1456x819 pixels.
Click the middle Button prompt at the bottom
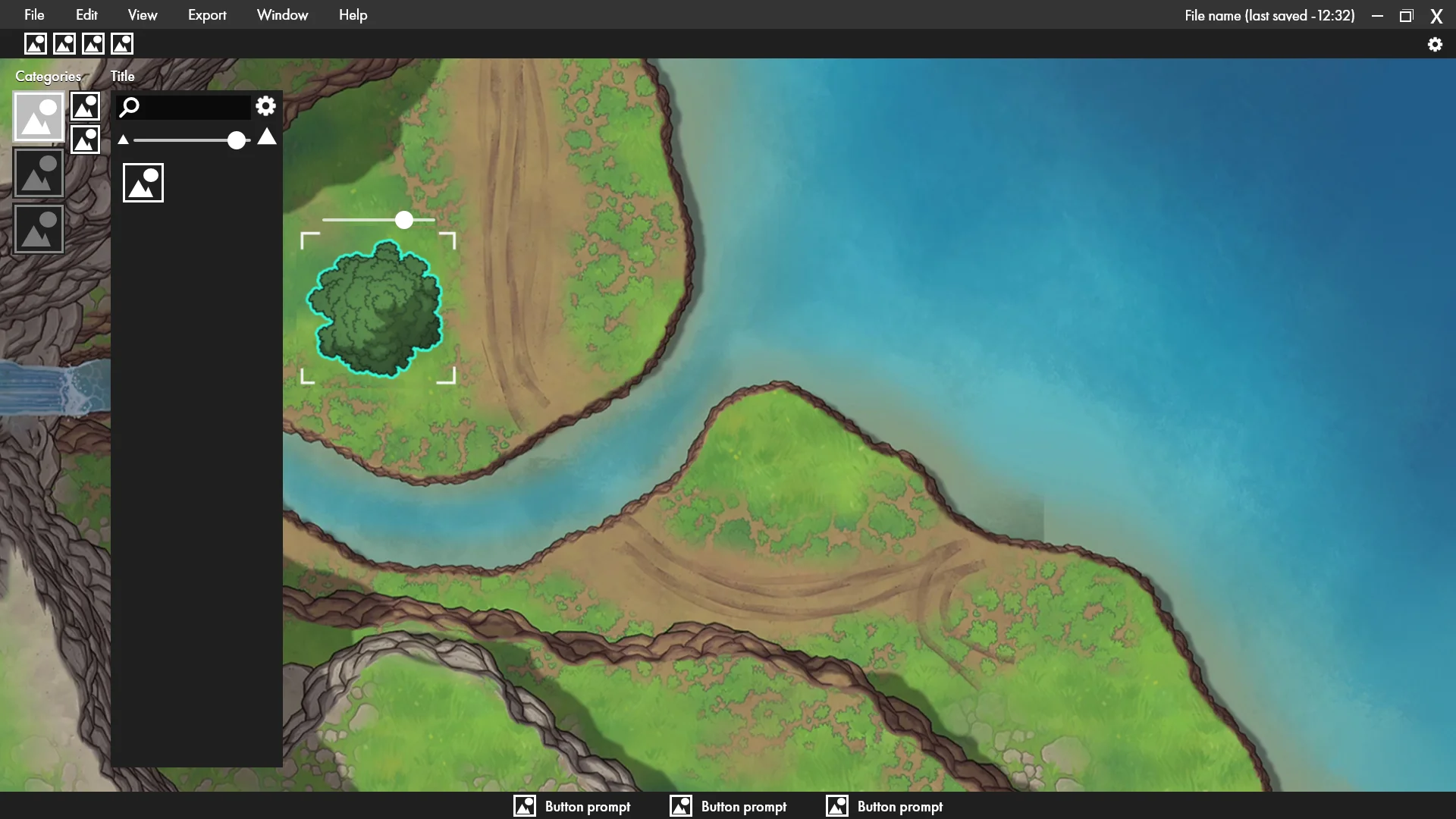coord(728,806)
